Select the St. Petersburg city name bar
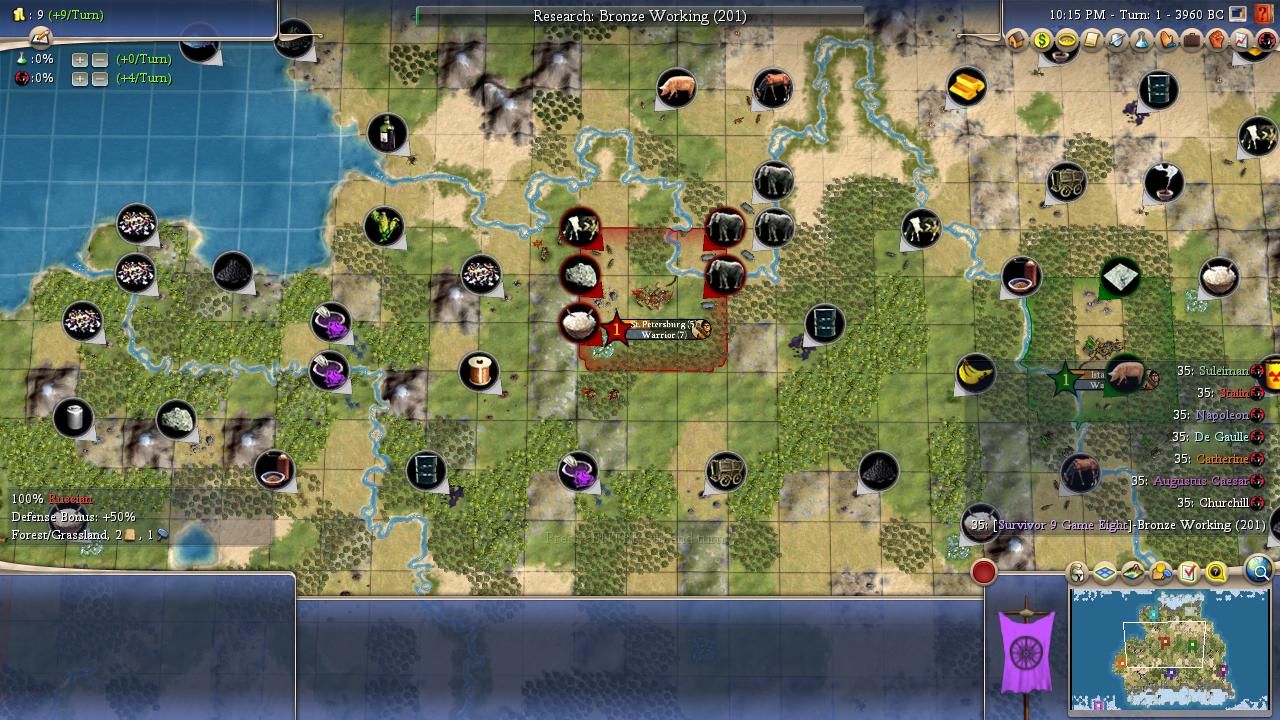1280x720 pixels. coord(663,324)
